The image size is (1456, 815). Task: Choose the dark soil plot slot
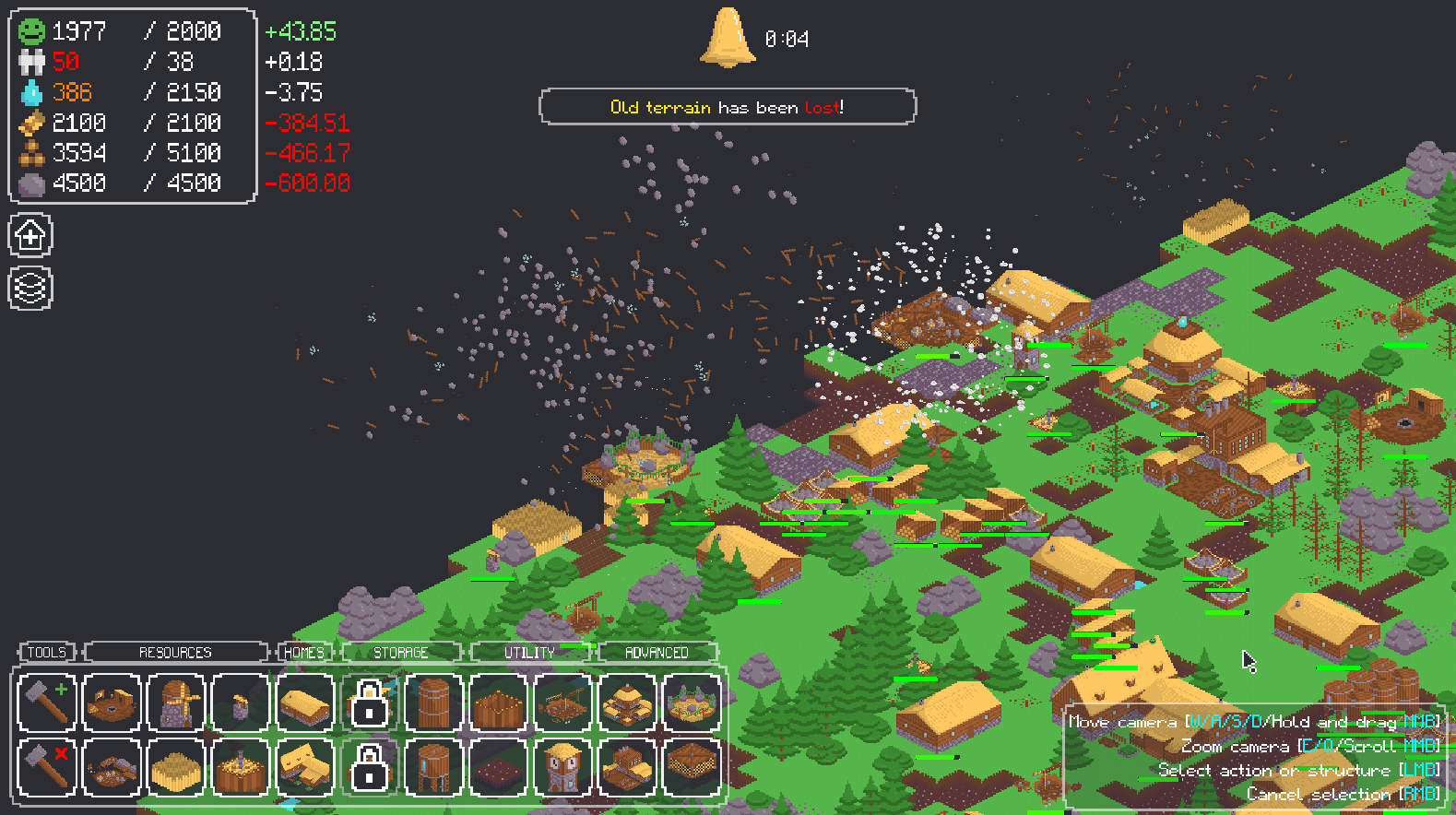pyautogui.click(x=498, y=767)
